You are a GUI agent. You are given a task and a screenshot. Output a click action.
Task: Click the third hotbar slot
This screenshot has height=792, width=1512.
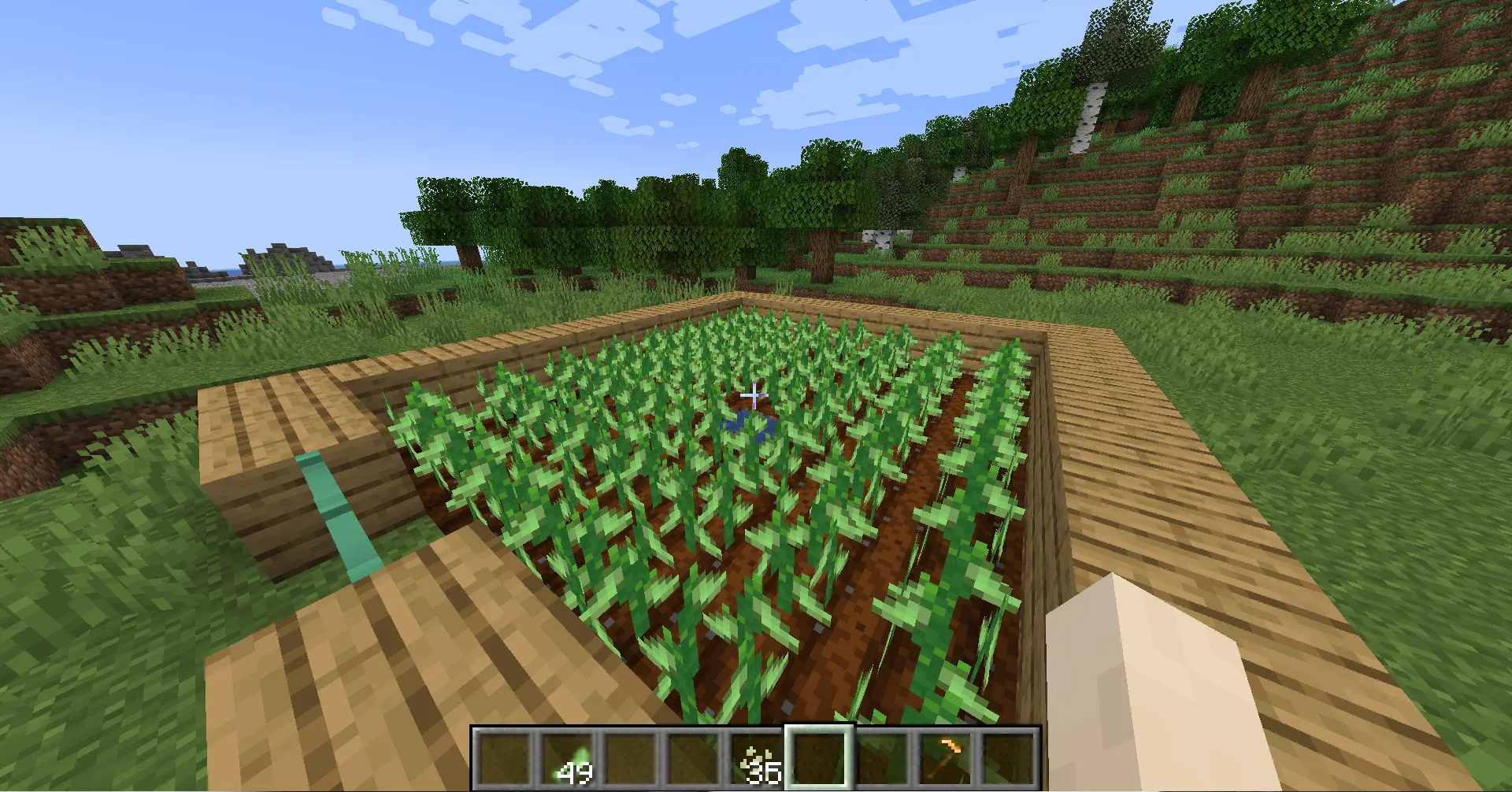pos(631,757)
